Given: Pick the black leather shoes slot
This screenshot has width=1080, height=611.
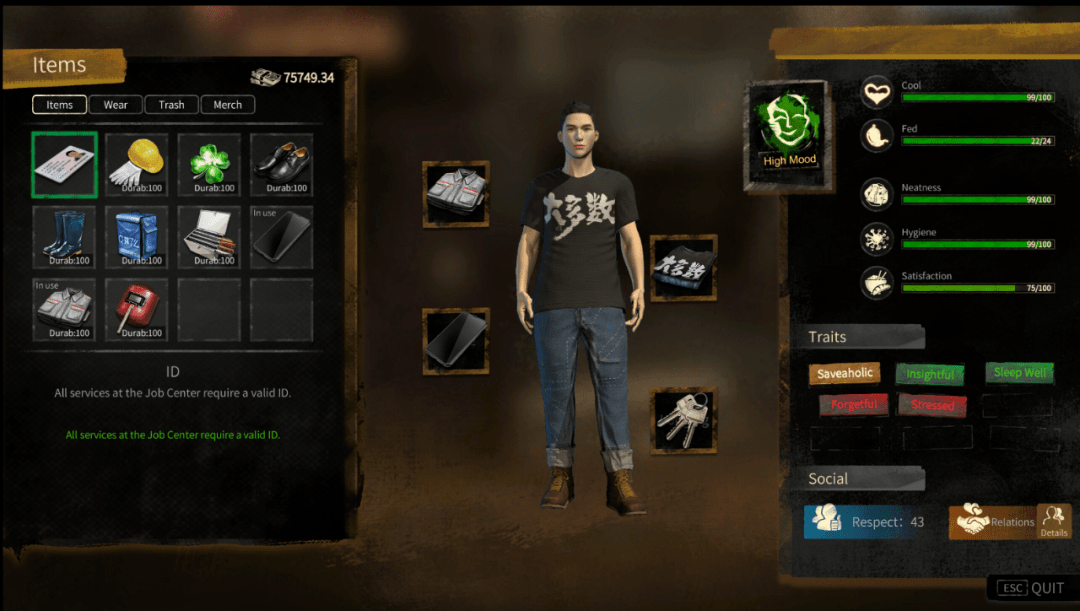Looking at the screenshot, I should 281,165.
